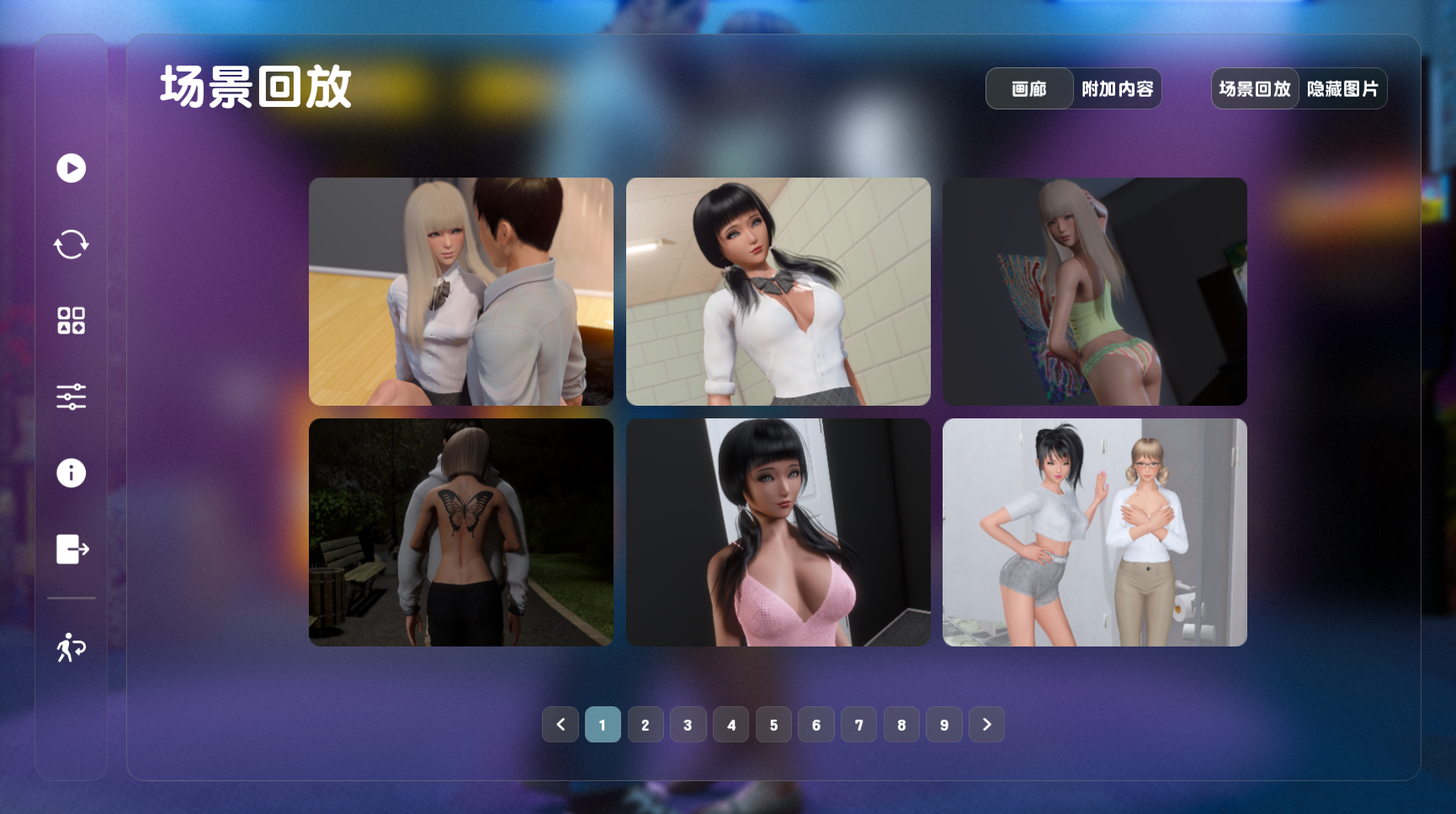Image resolution: width=1456 pixels, height=814 pixels.
Task: Switch to the 画廊 gallery tab
Action: (x=1029, y=88)
